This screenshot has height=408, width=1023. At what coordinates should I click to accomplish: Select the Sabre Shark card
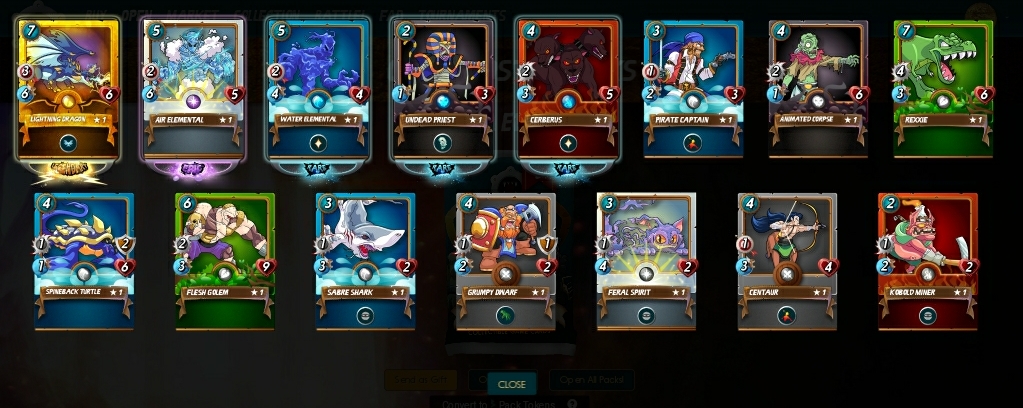click(366, 262)
